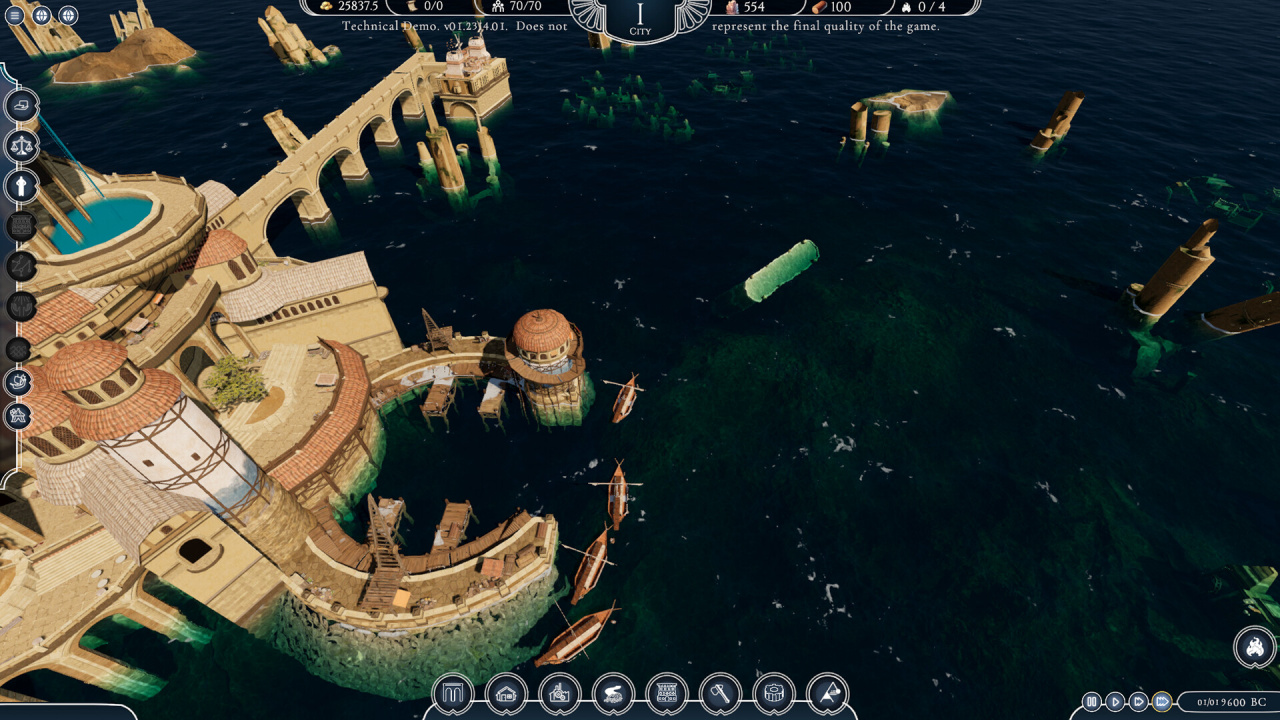Open the round arena build category
This screenshot has height=720, width=1280.
click(774, 693)
